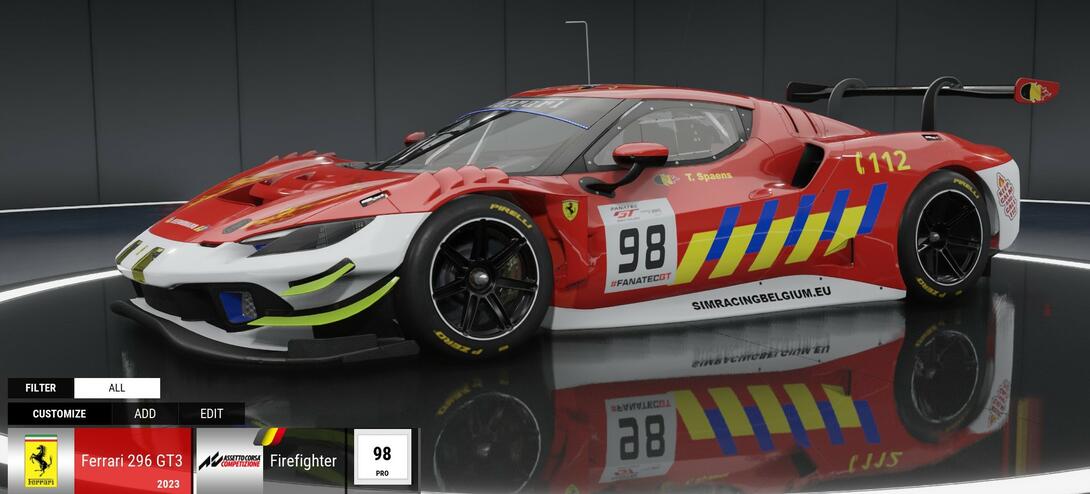Pick the Firefighter livery tile
The height and width of the screenshot is (494, 1090).
coord(270,461)
